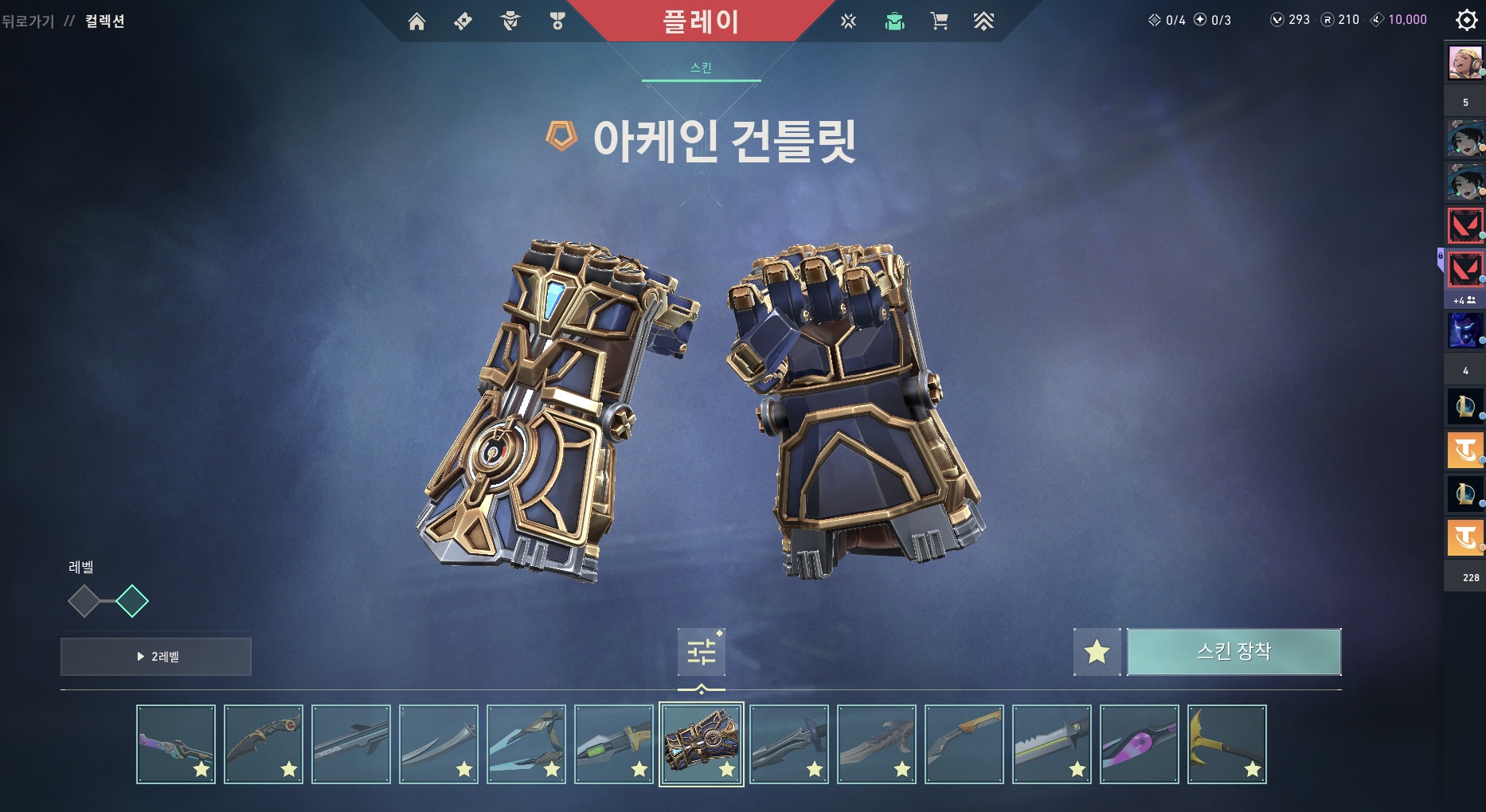Click the trophy medal icon in the top bar

click(x=557, y=21)
